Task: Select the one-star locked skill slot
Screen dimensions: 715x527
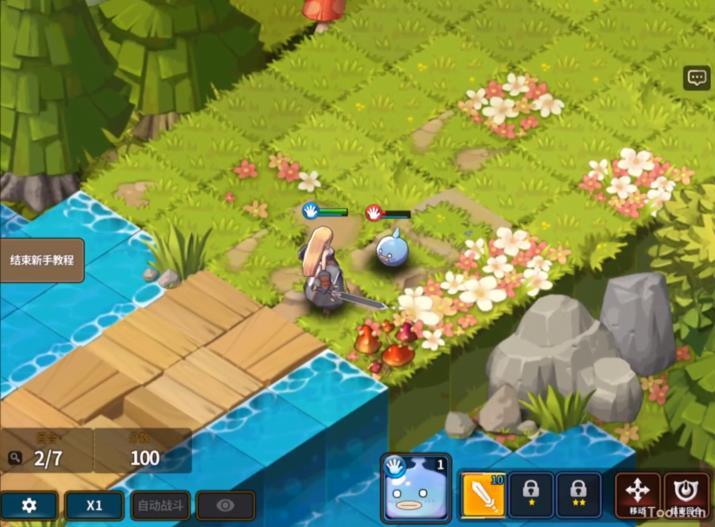Action: coord(530,494)
